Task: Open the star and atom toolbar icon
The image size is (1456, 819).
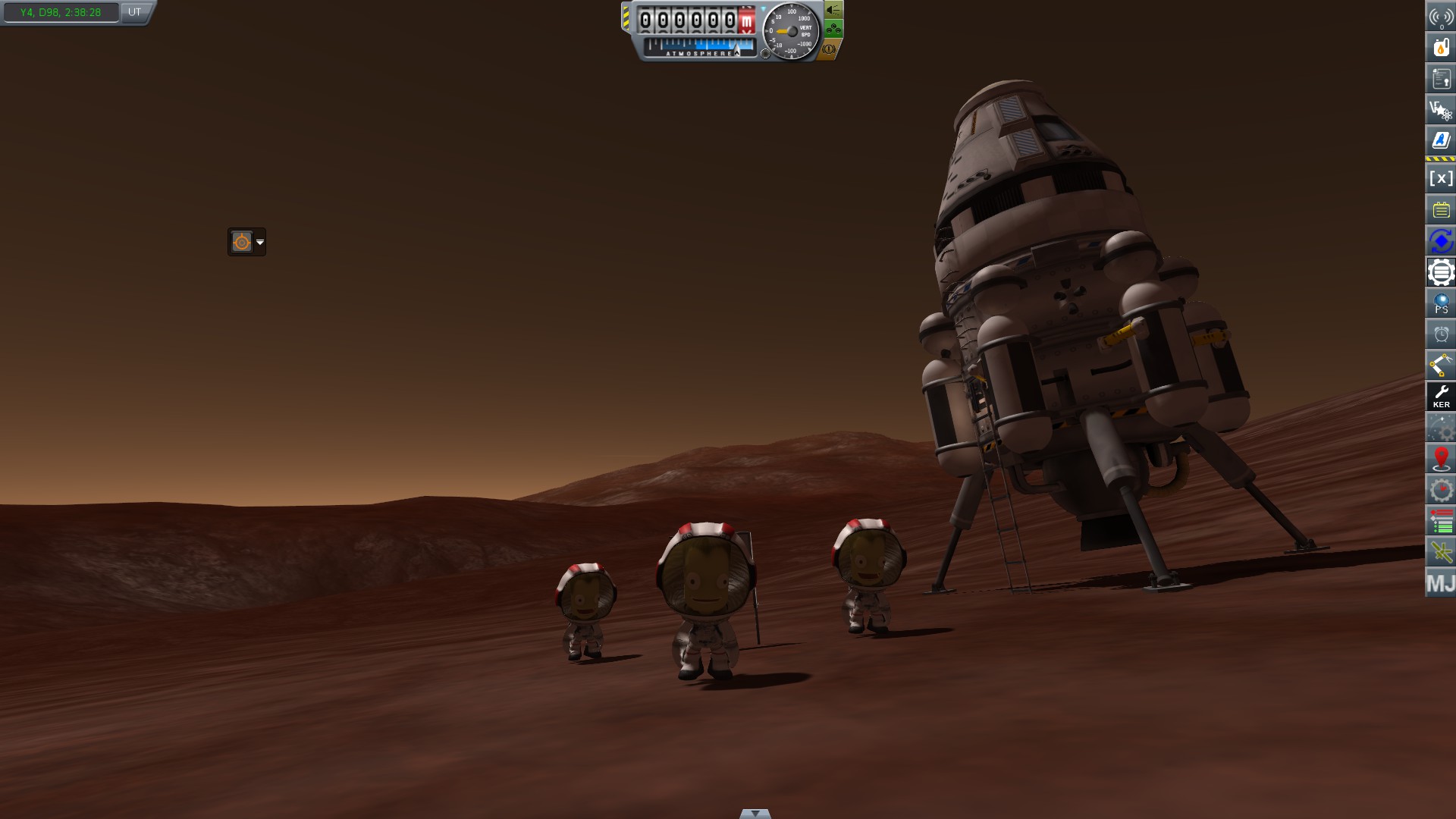Action: tap(1441, 111)
